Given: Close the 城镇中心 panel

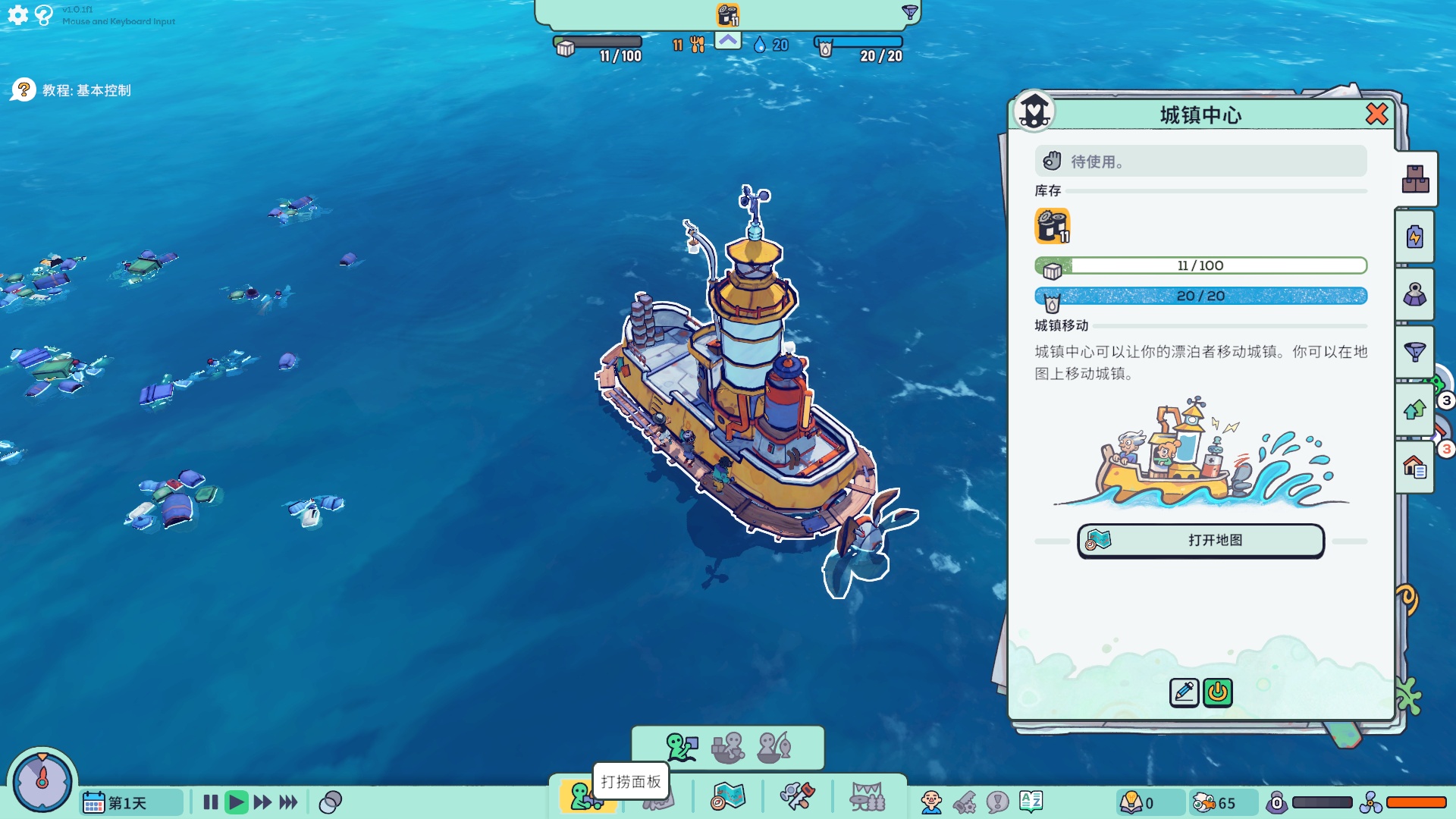Looking at the screenshot, I should pyautogui.click(x=1376, y=114).
